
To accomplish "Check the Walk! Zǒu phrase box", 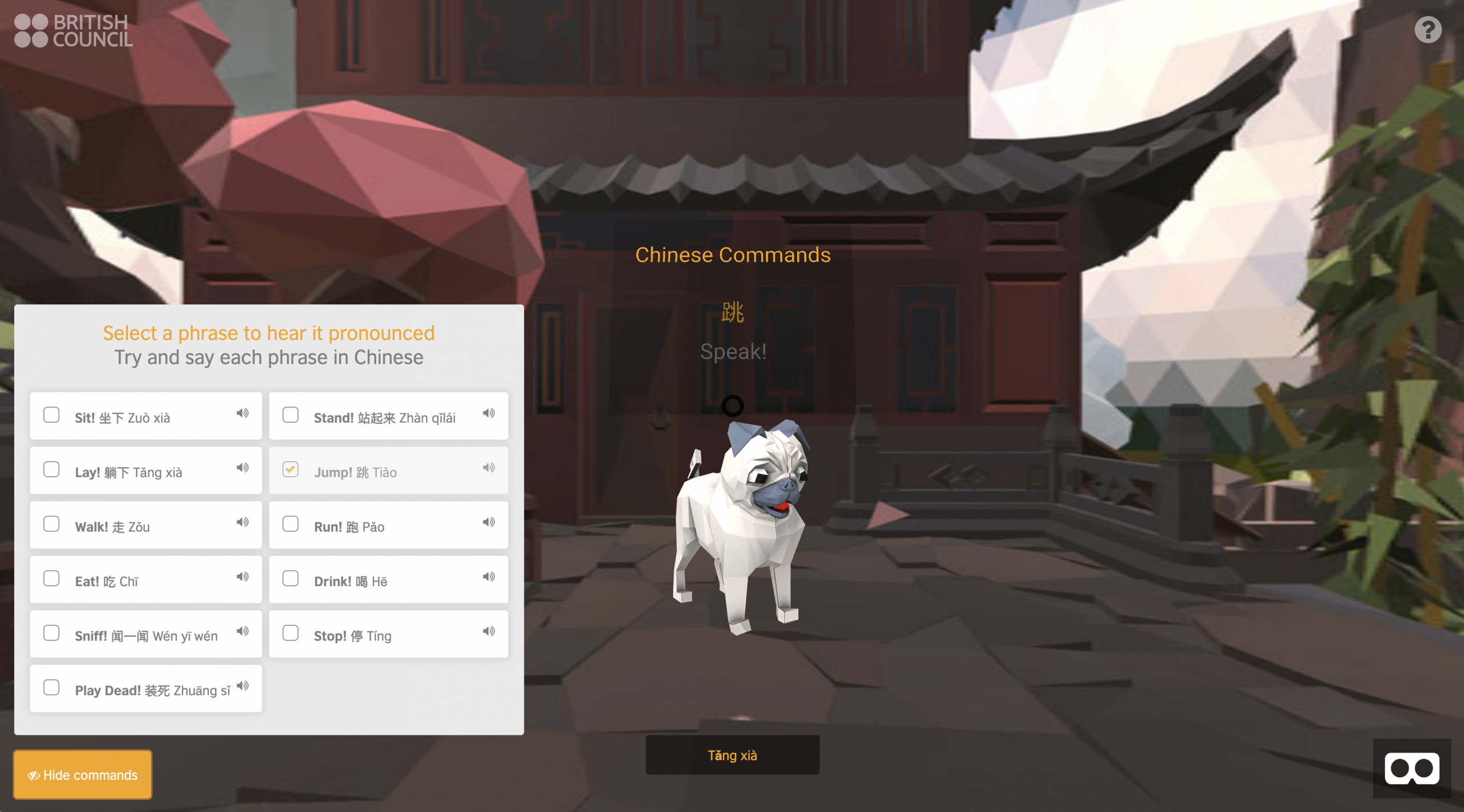I will tap(51, 524).
